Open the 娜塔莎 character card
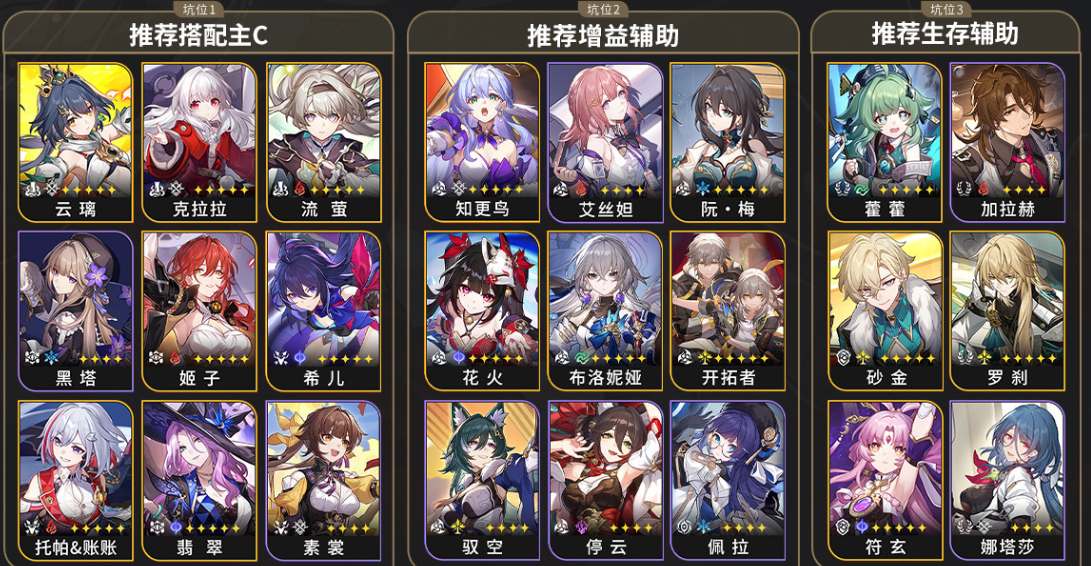This screenshot has height=566, width=1091. 1007,478
